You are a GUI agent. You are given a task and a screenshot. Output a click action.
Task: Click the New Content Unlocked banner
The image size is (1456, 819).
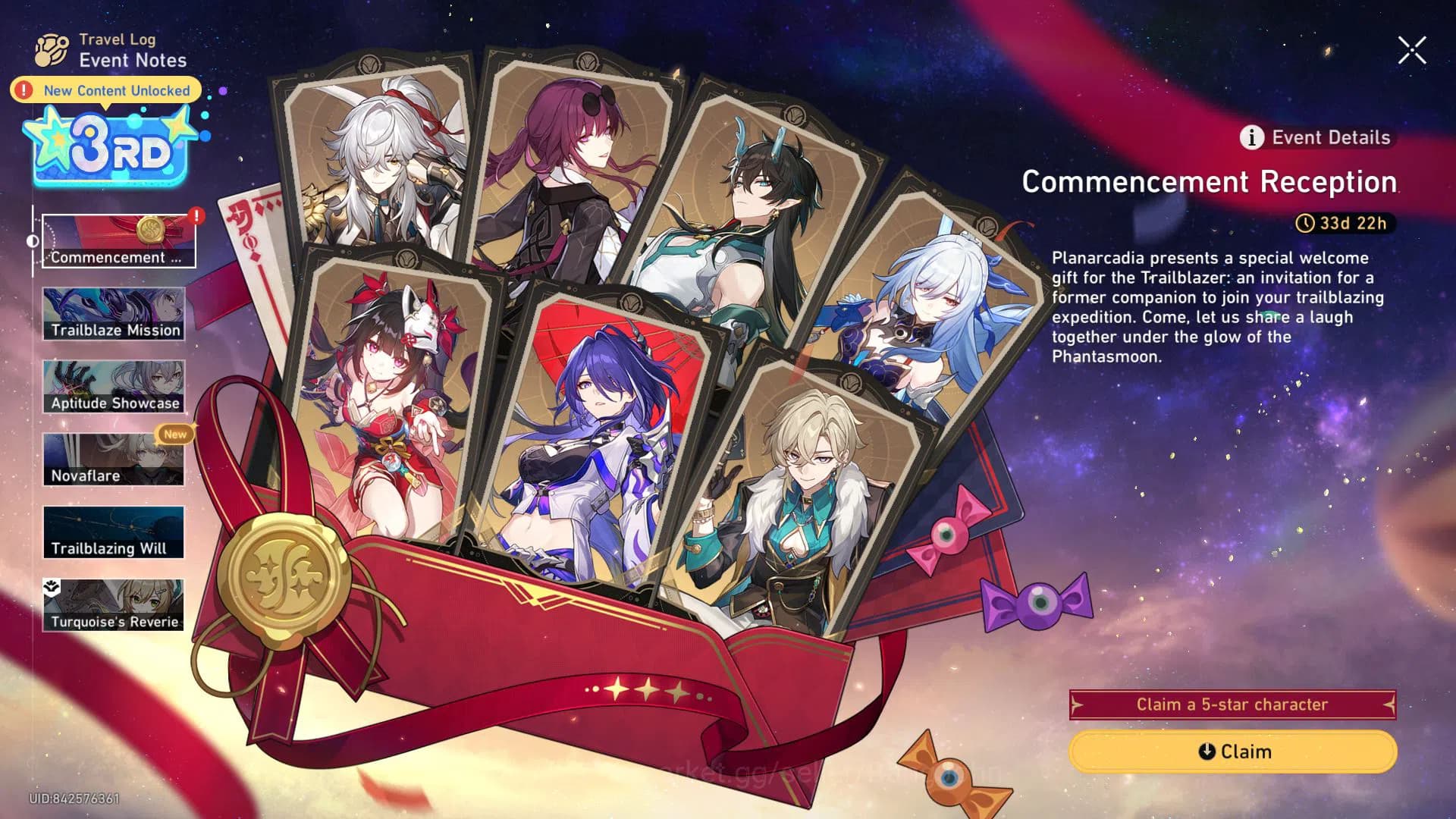(105, 90)
